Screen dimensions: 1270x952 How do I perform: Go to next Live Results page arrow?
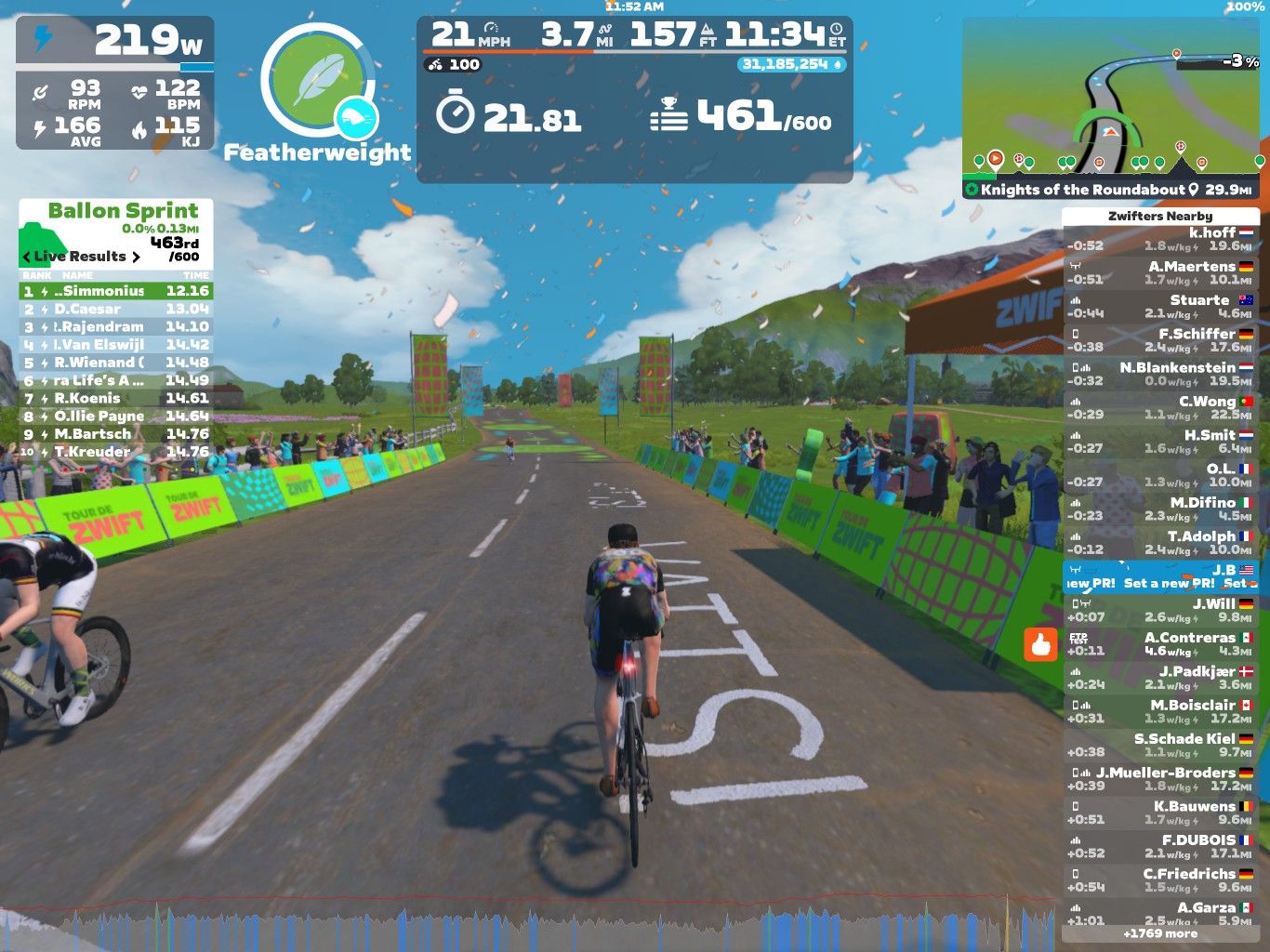pyautogui.click(x=136, y=257)
